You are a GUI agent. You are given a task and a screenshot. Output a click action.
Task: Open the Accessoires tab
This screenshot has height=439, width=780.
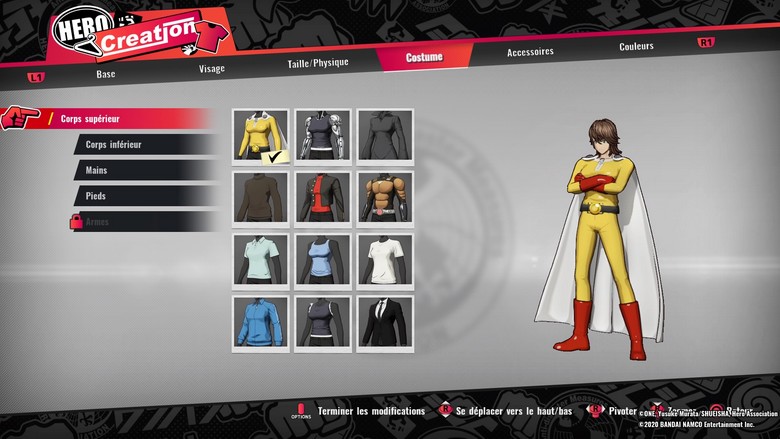click(x=530, y=52)
